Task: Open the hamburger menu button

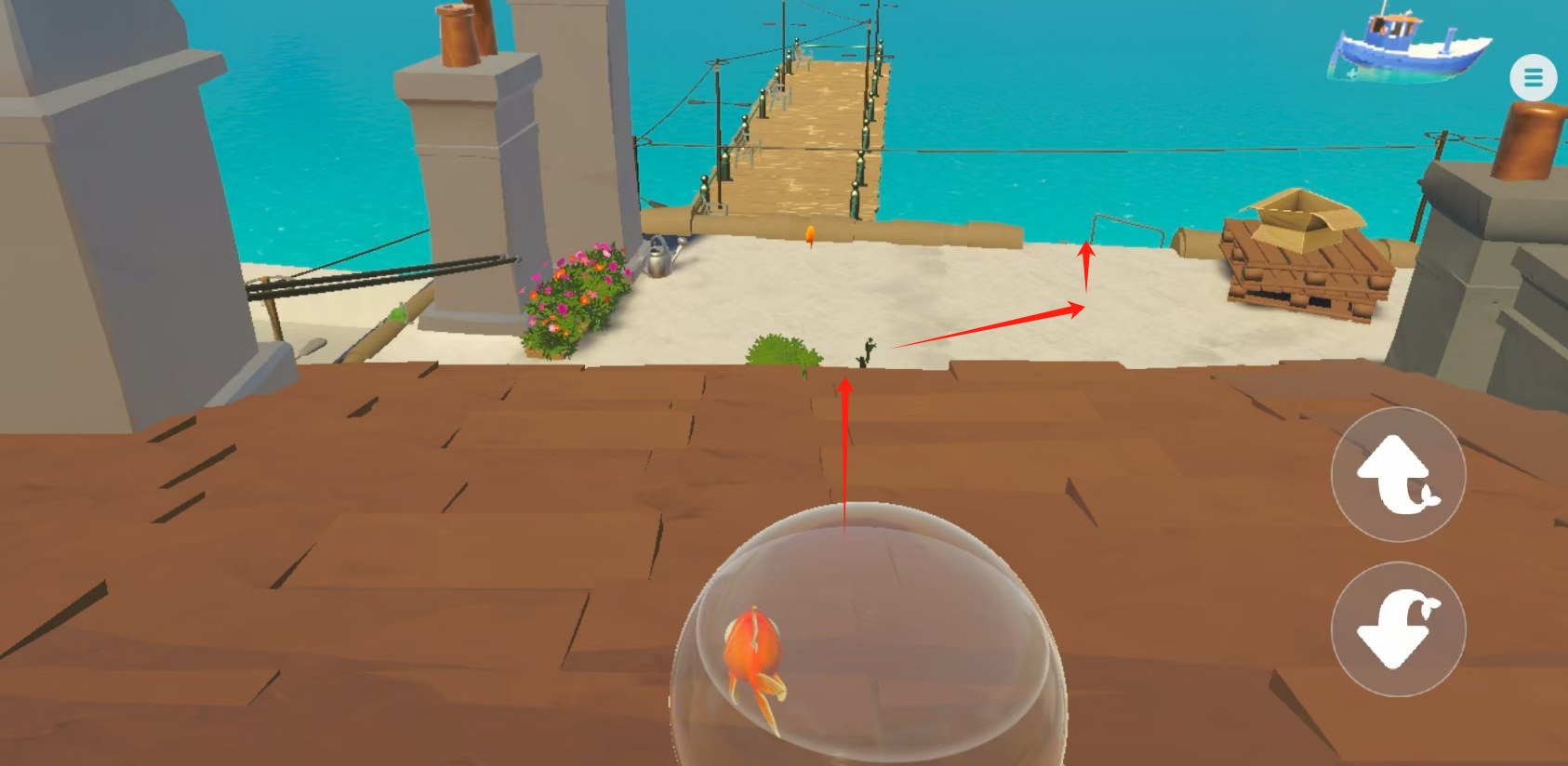Action: [1533, 78]
